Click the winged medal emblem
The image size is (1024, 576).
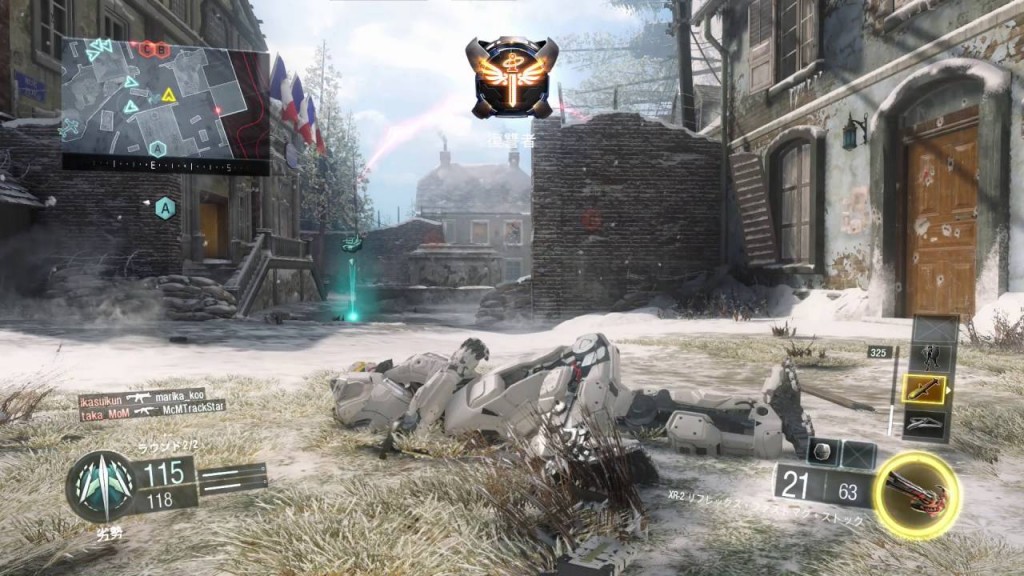point(511,76)
